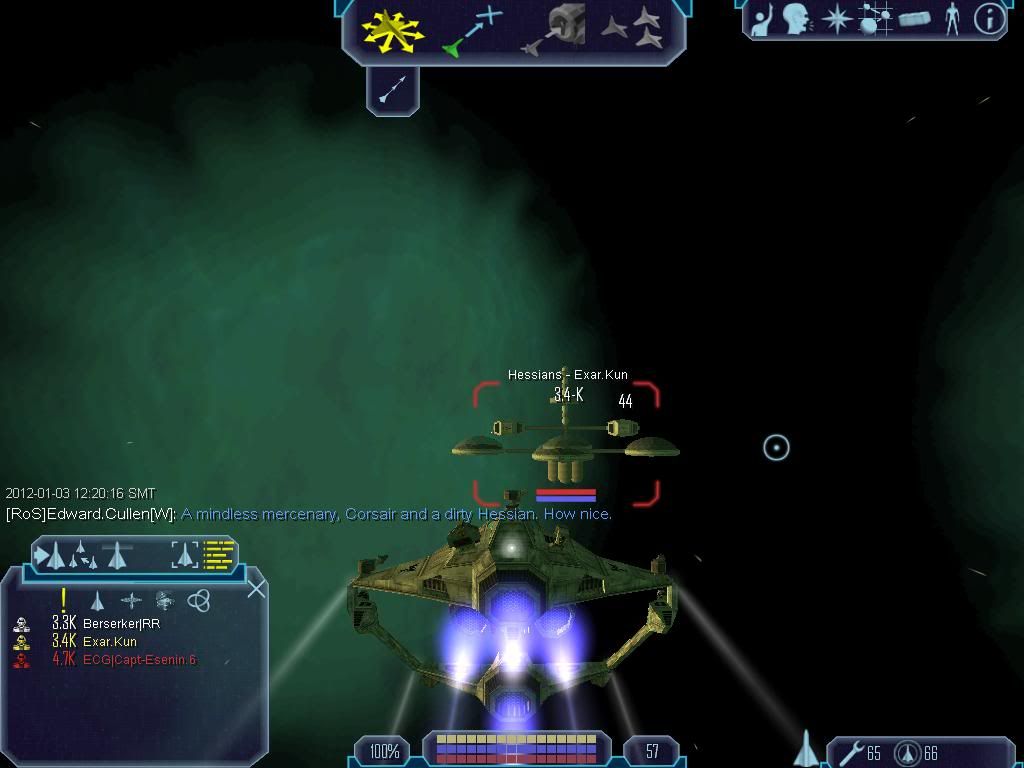
Task: Open the circled information icon
Action: tap(988, 19)
